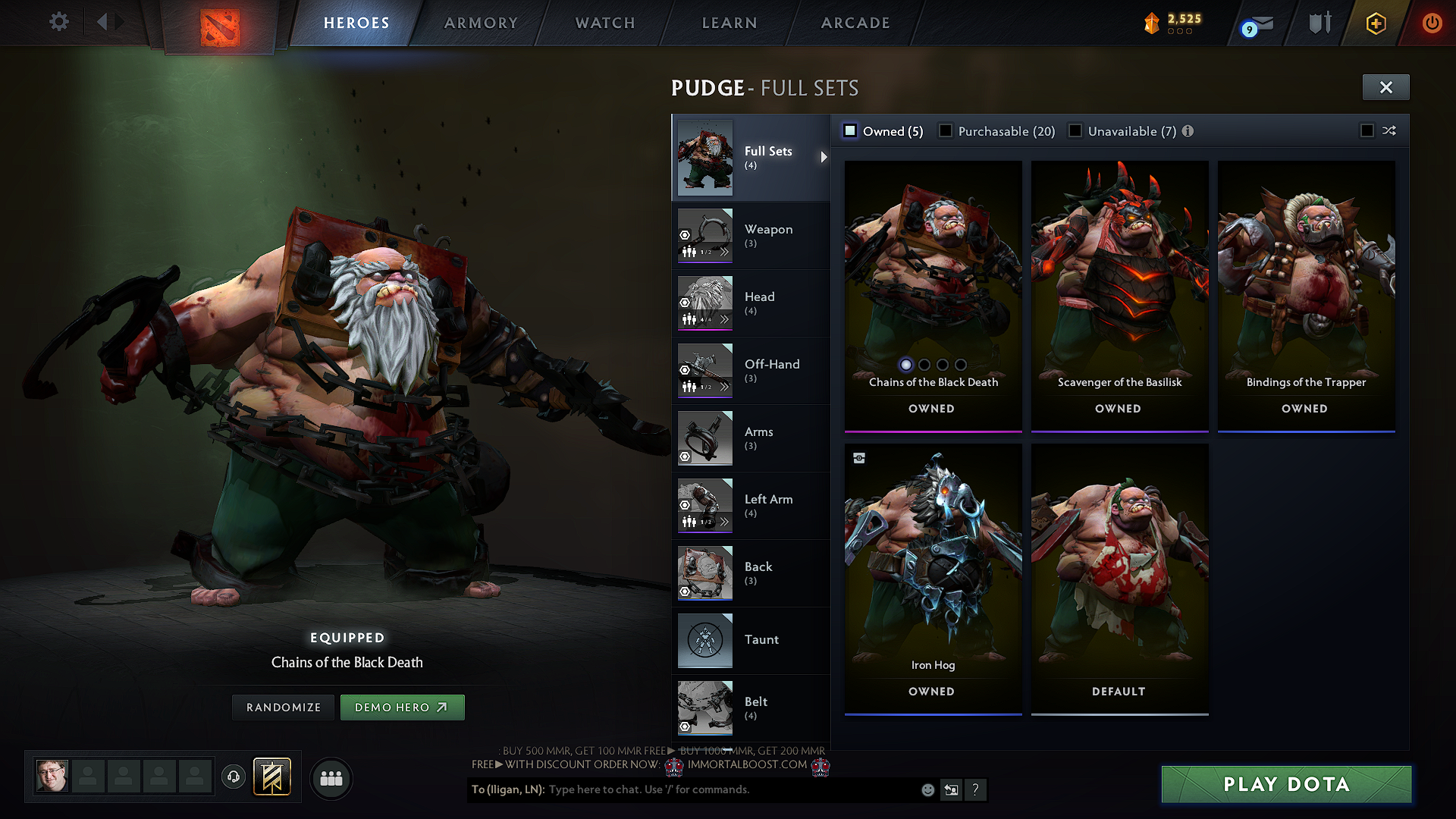The image size is (1456, 819).
Task: Check the Purchasable (20) filter
Action: [945, 130]
